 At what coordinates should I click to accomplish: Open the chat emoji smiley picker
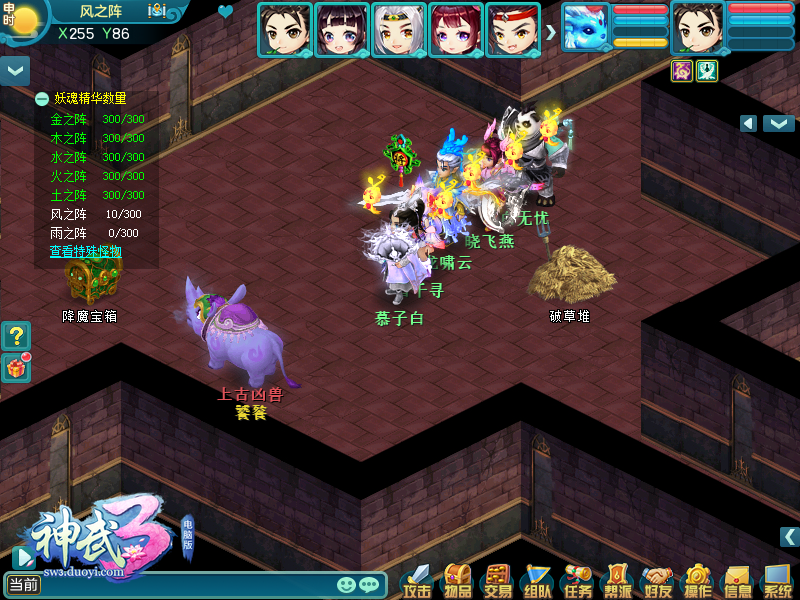[x=347, y=585]
